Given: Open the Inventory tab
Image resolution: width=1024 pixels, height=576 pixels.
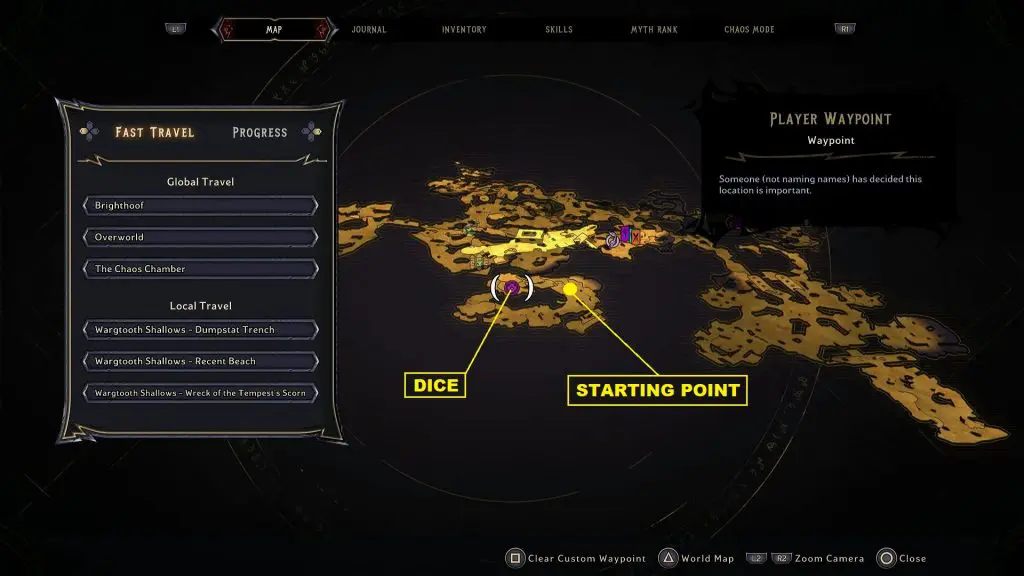Looking at the screenshot, I should tap(464, 30).
